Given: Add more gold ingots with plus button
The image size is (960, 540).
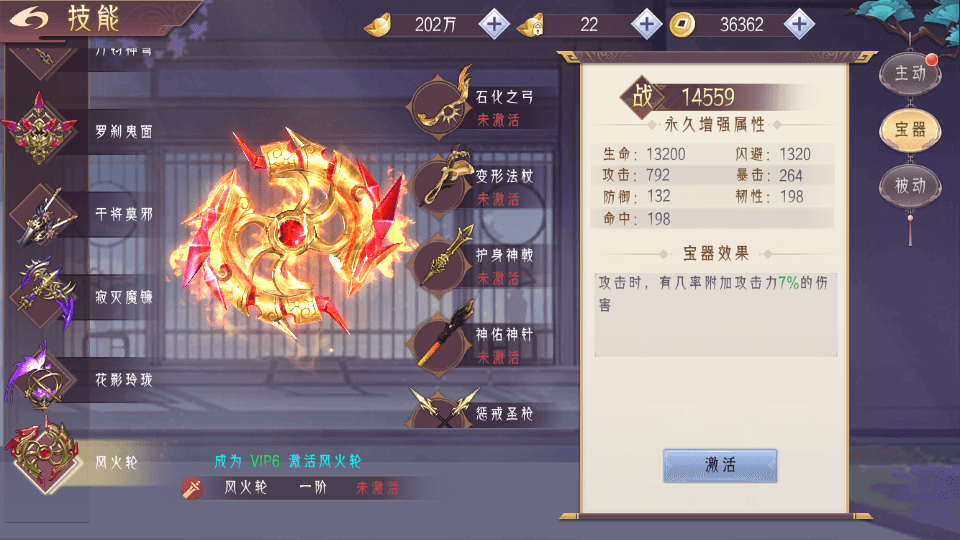Looking at the screenshot, I should pos(494,24).
